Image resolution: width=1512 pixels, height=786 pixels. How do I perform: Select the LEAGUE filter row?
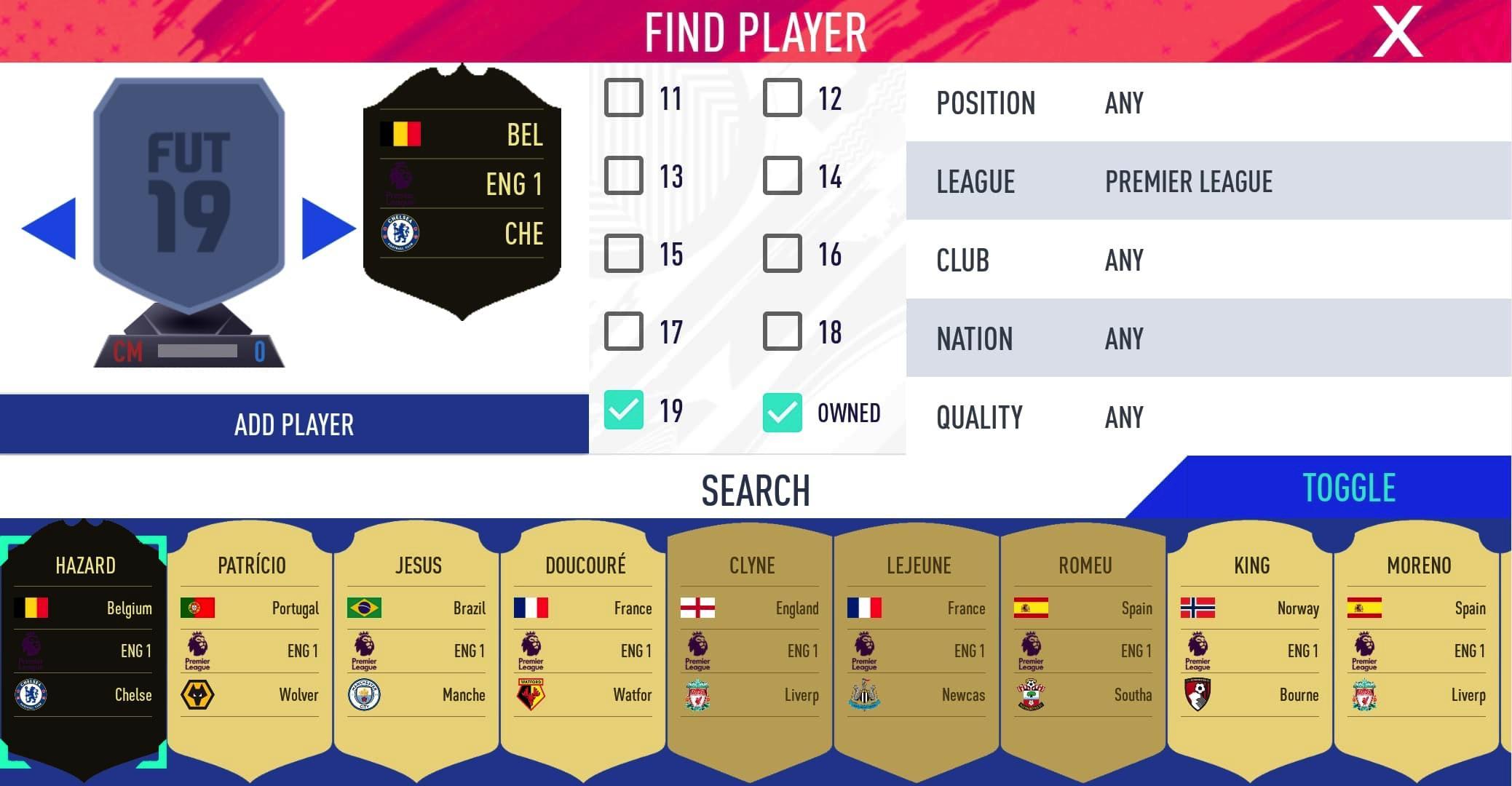pyautogui.click(x=1208, y=181)
